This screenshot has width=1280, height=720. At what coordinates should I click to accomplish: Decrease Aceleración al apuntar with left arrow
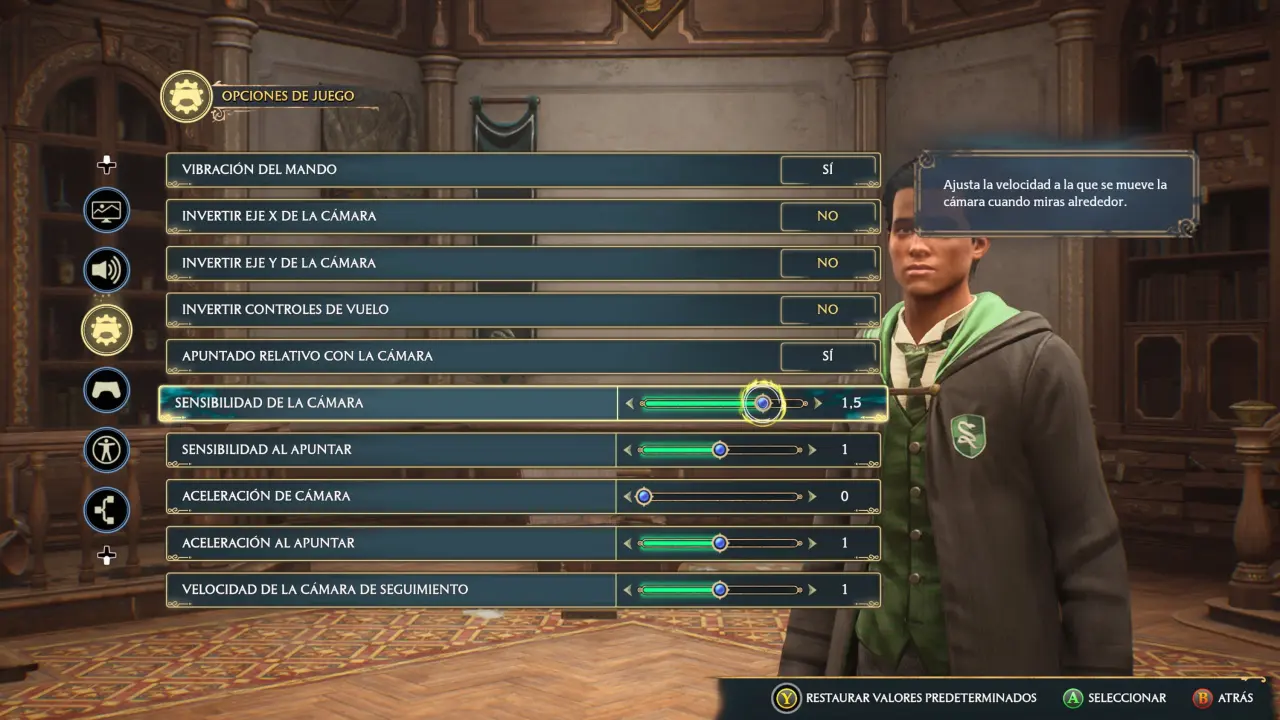click(x=627, y=543)
